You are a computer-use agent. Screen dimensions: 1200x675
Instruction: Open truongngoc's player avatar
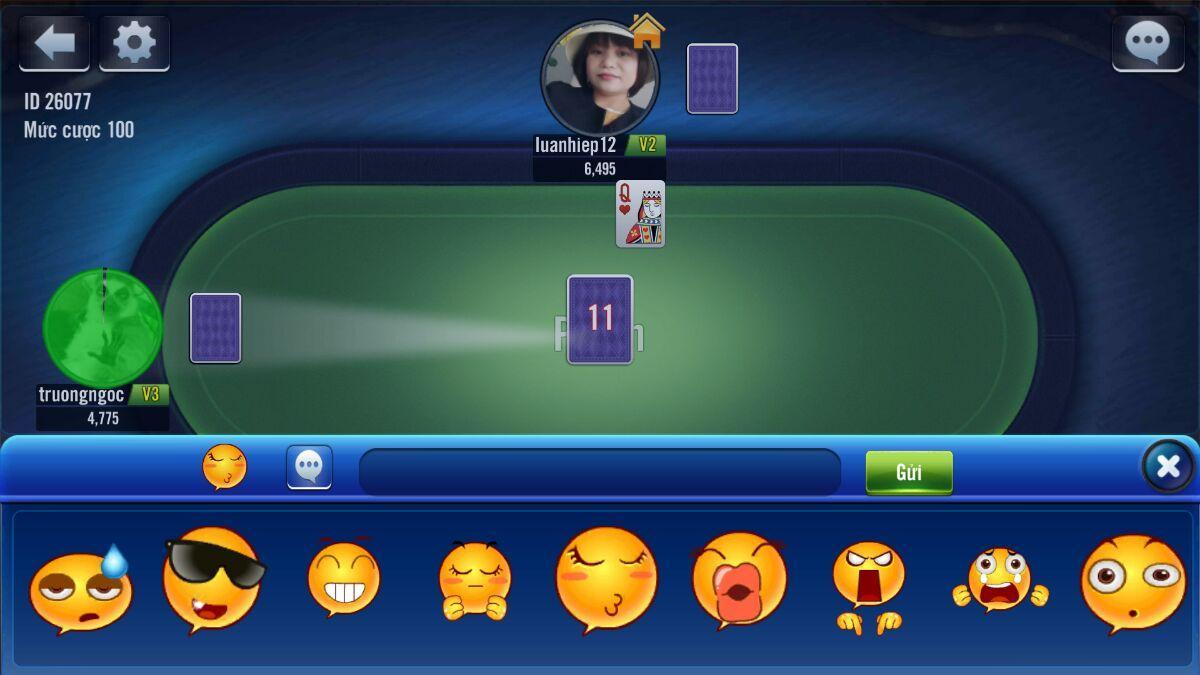click(103, 326)
